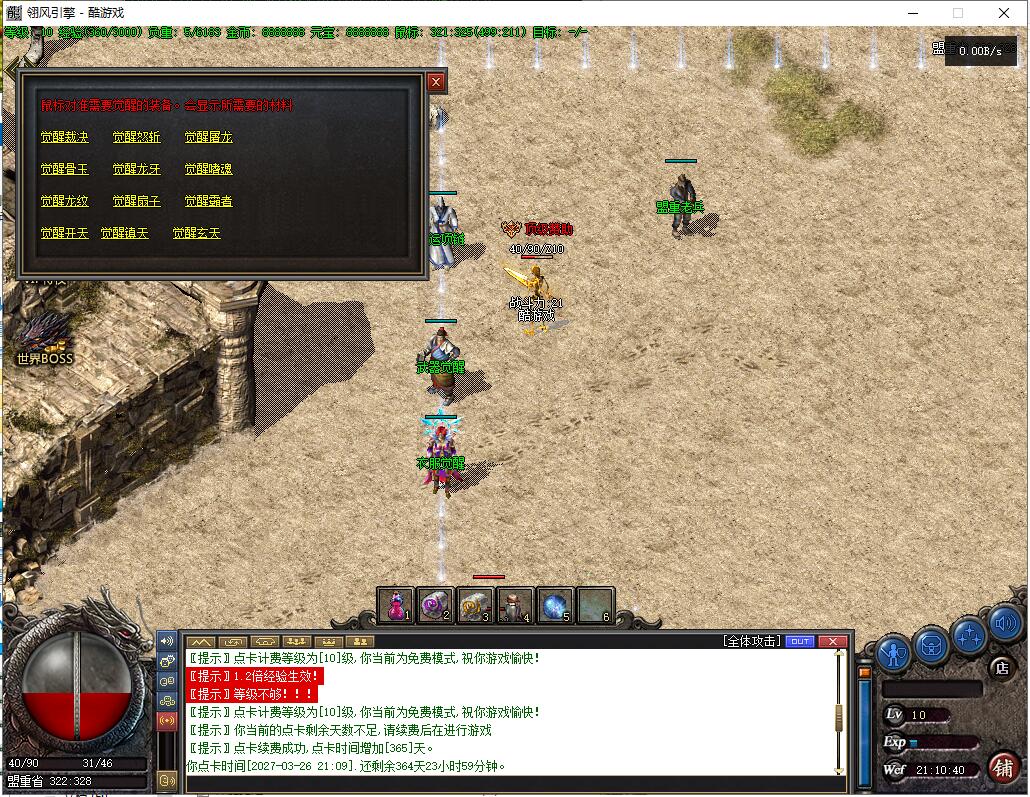This screenshot has height=797, width=1030.
Task: Open the 觉醒玄天 link
Action: pyautogui.click(x=196, y=233)
